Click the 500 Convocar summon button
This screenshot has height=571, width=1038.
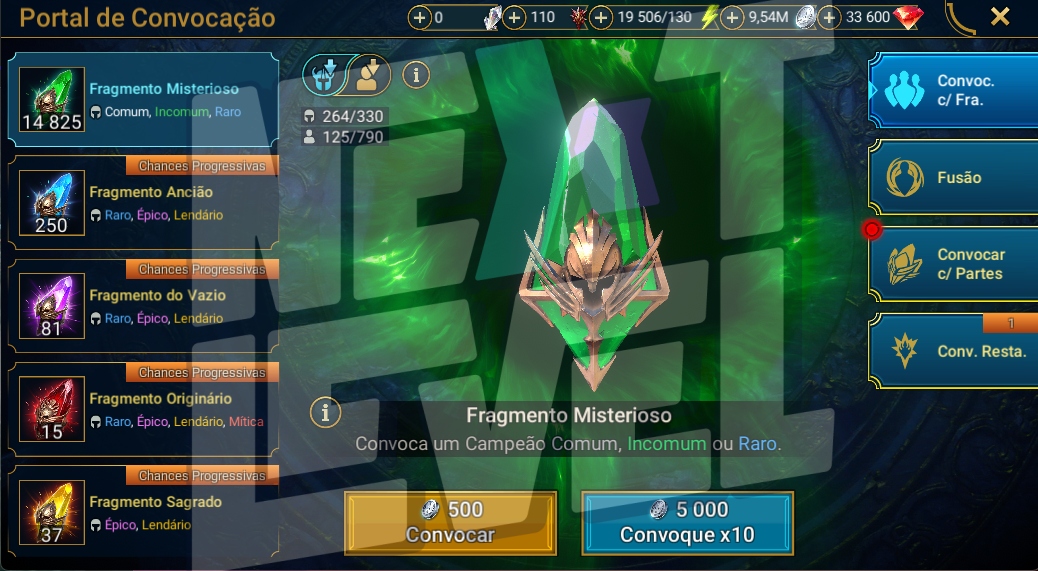coord(450,523)
